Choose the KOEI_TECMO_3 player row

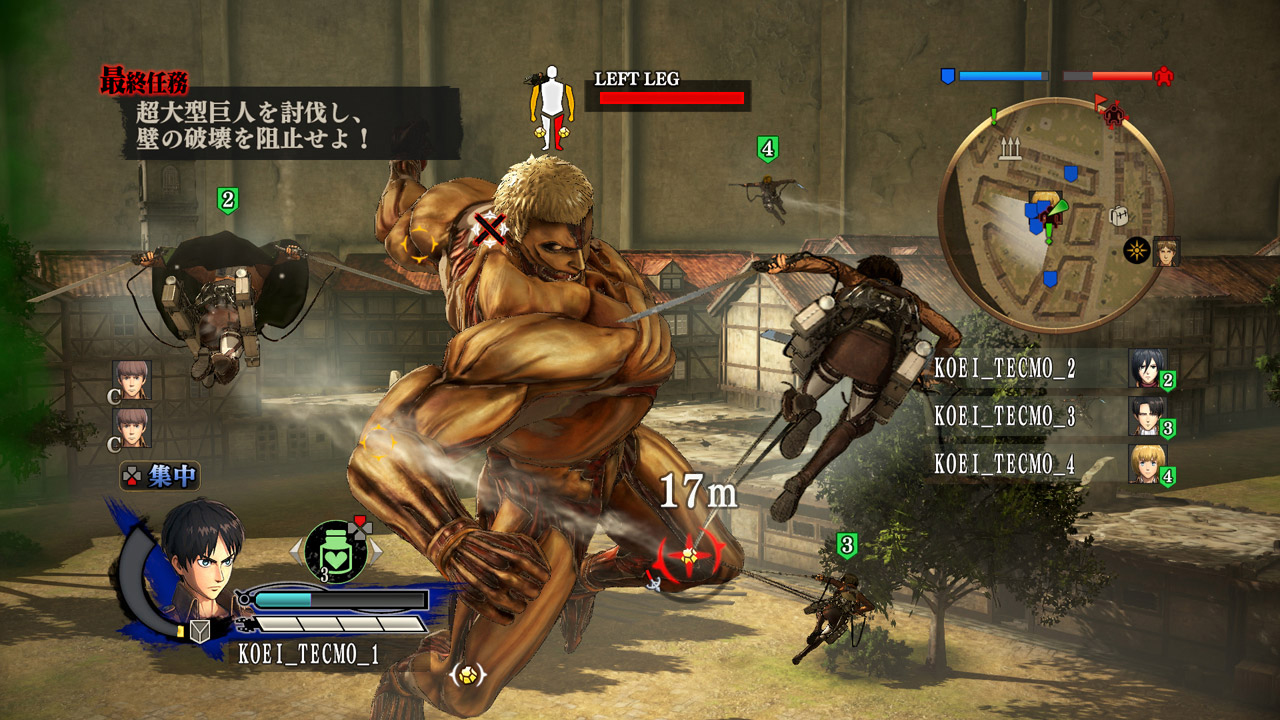1048,417
